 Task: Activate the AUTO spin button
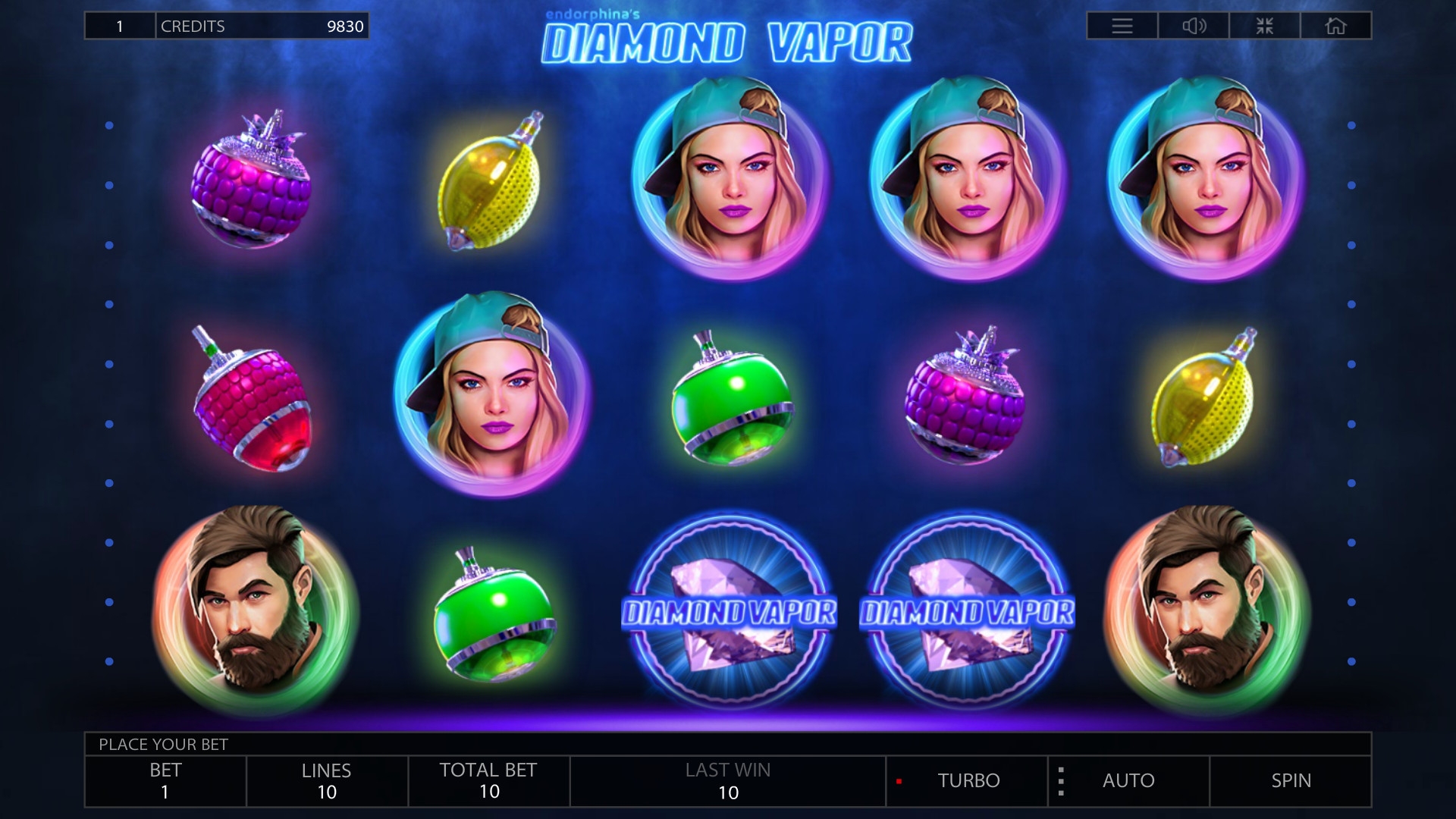coord(1128,780)
